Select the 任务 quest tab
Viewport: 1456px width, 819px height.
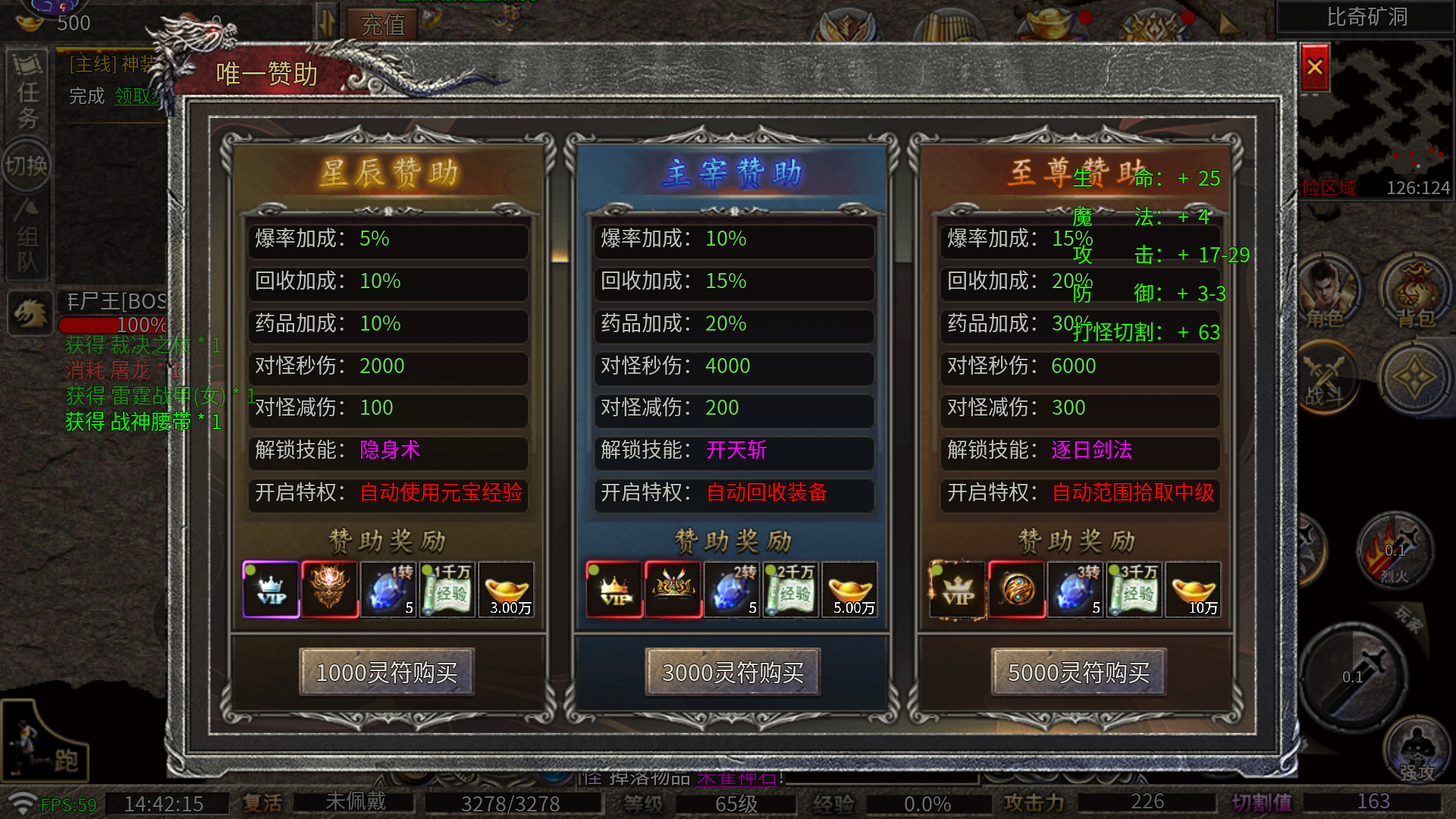(x=28, y=93)
